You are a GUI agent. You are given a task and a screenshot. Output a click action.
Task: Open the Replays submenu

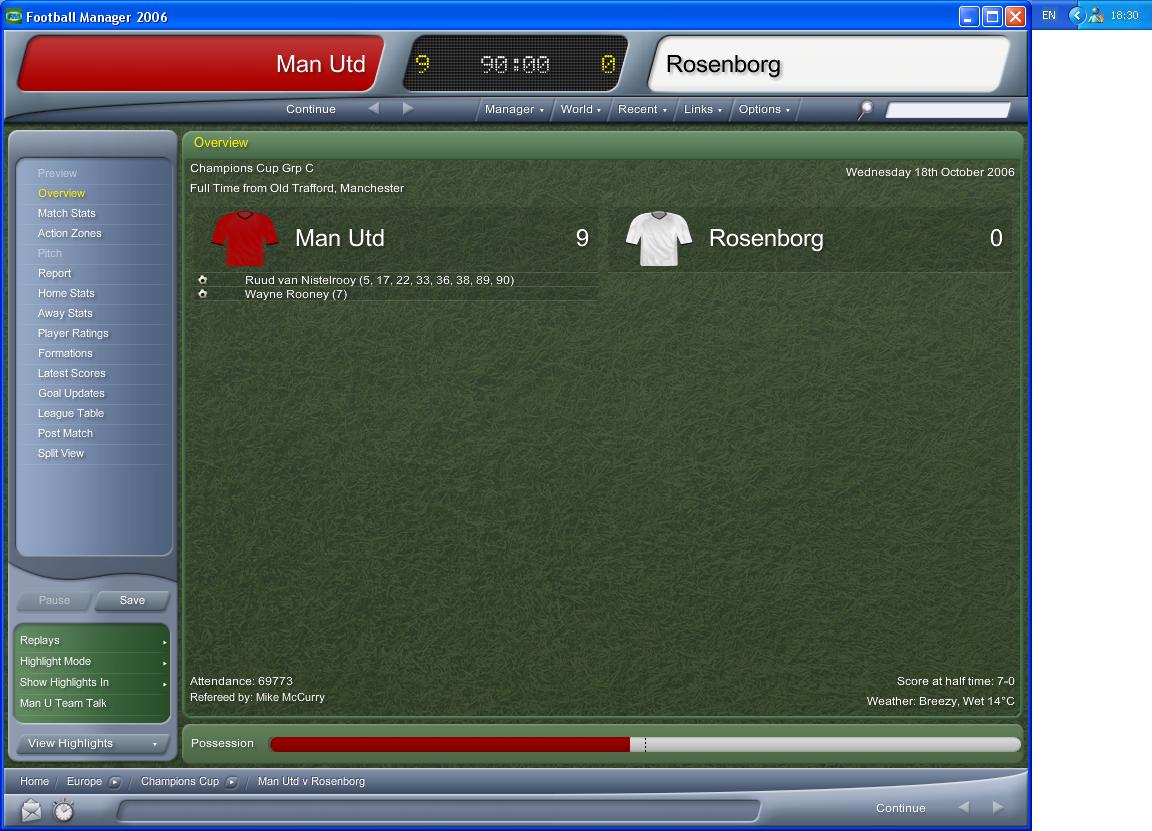click(x=93, y=640)
